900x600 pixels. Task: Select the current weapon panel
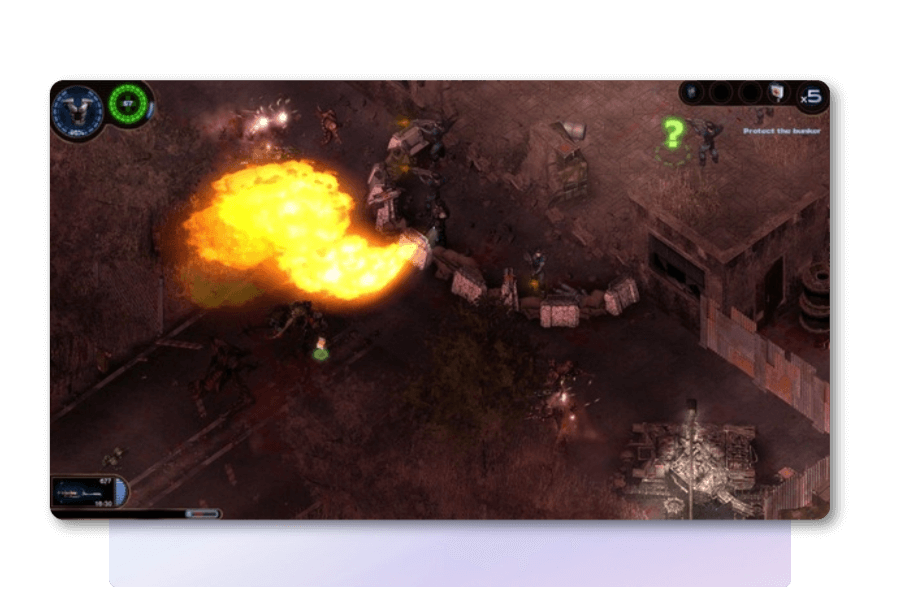pyautogui.click(x=87, y=491)
